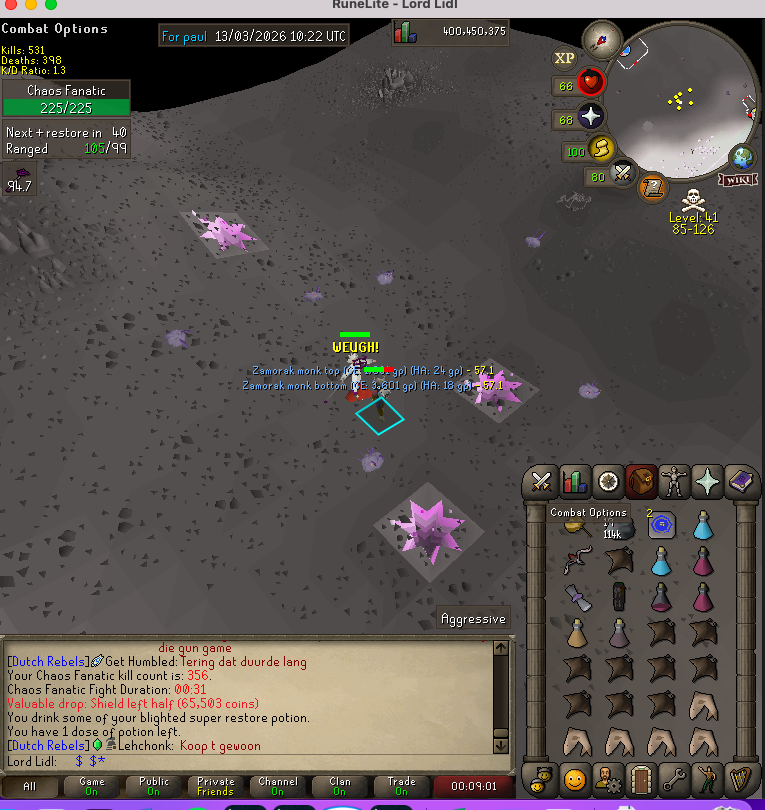This screenshot has height=810, width=765.
Task: Open the Worn Equipment tab
Action: point(673,482)
